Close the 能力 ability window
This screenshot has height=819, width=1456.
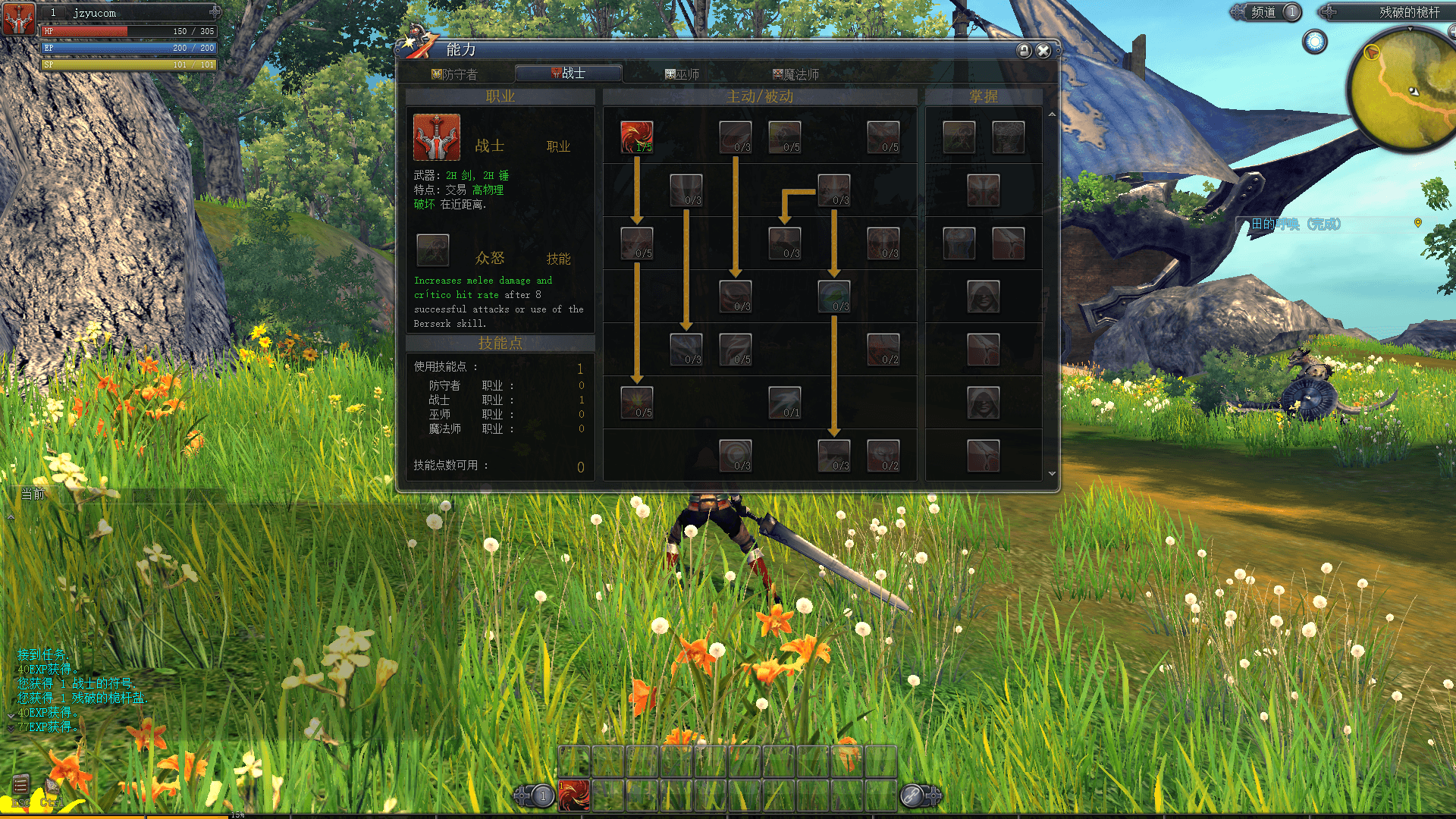(1043, 51)
